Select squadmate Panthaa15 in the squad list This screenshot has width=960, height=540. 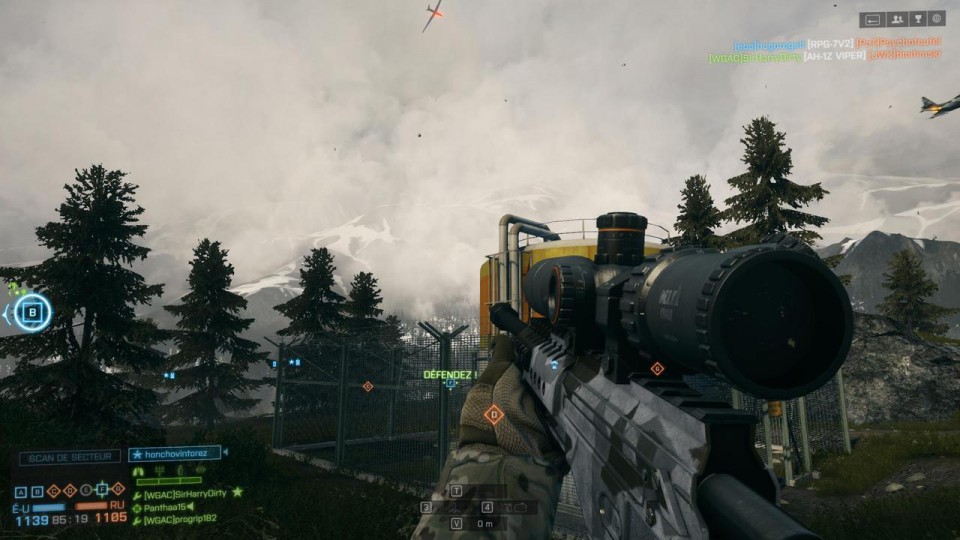tap(167, 507)
